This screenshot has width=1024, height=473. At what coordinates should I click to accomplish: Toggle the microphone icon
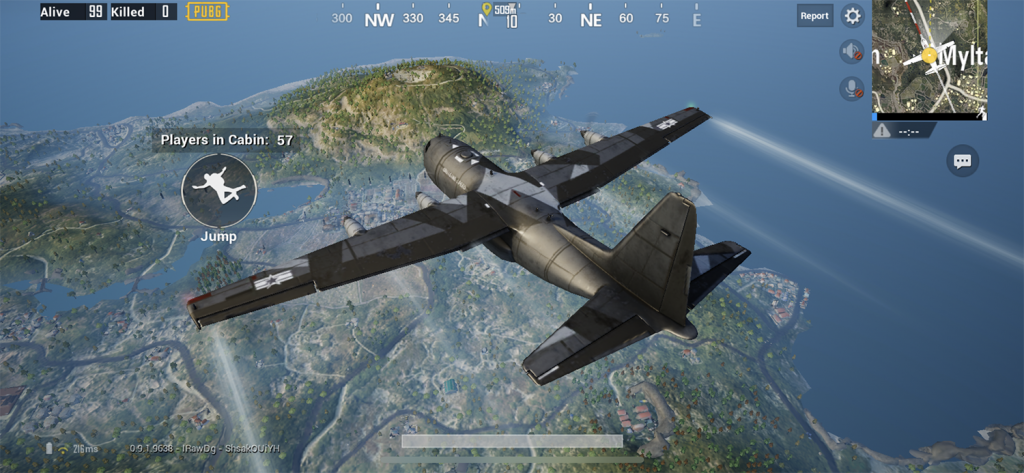point(851,88)
